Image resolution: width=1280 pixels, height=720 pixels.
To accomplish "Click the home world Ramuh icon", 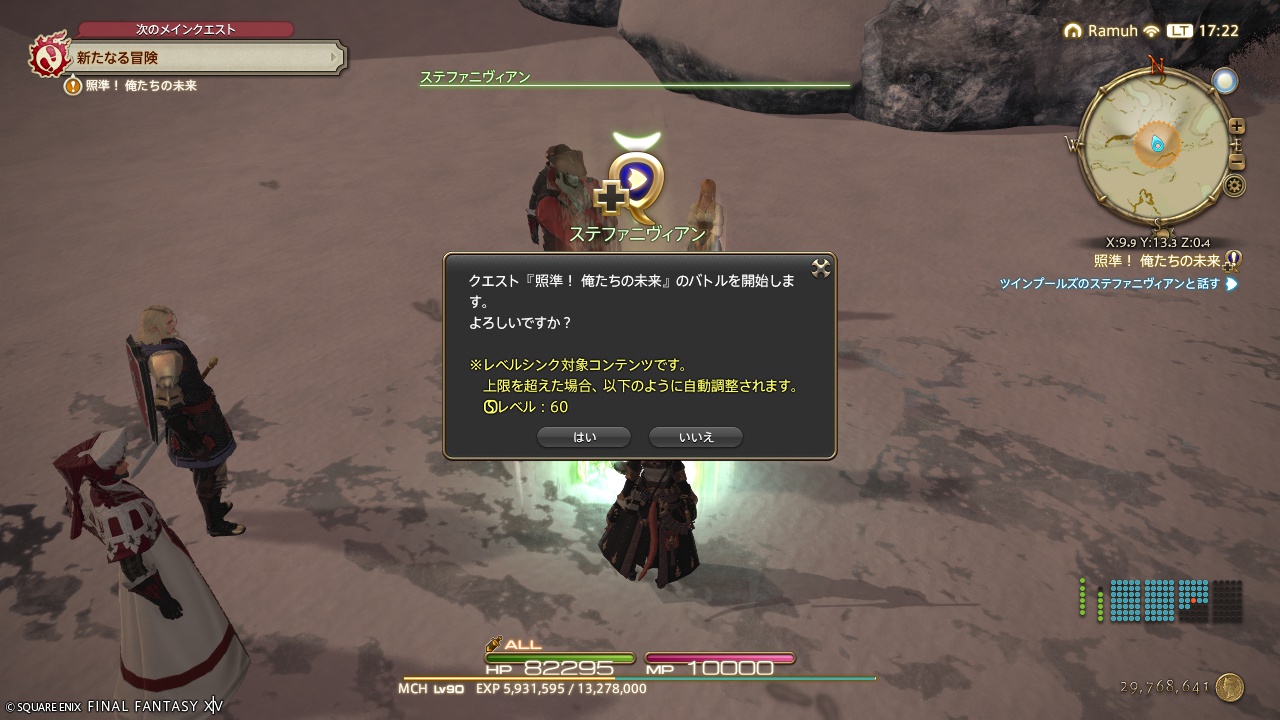I will (1073, 31).
